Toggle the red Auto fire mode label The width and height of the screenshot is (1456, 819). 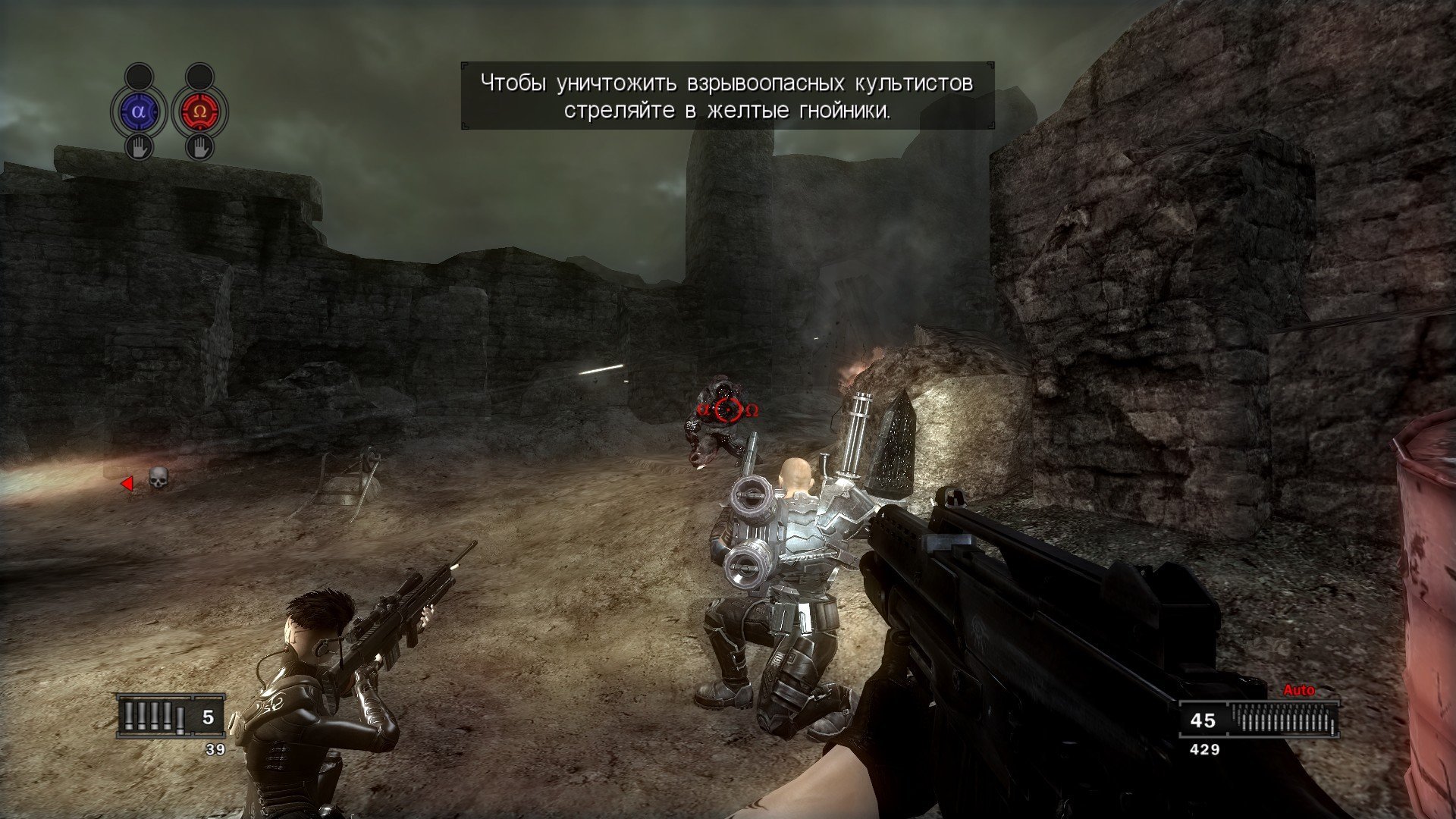click(1298, 690)
